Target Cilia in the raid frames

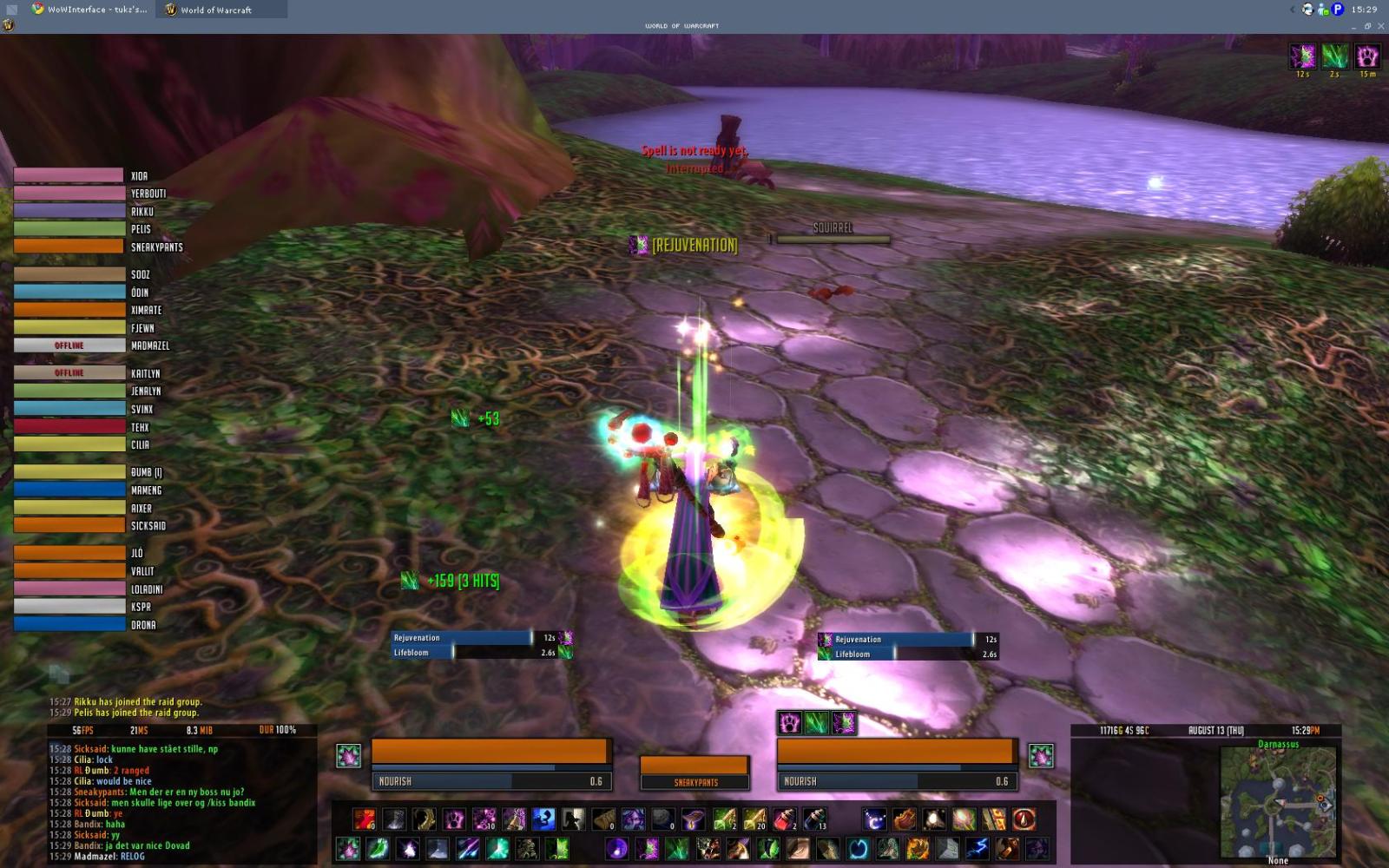[x=69, y=444]
